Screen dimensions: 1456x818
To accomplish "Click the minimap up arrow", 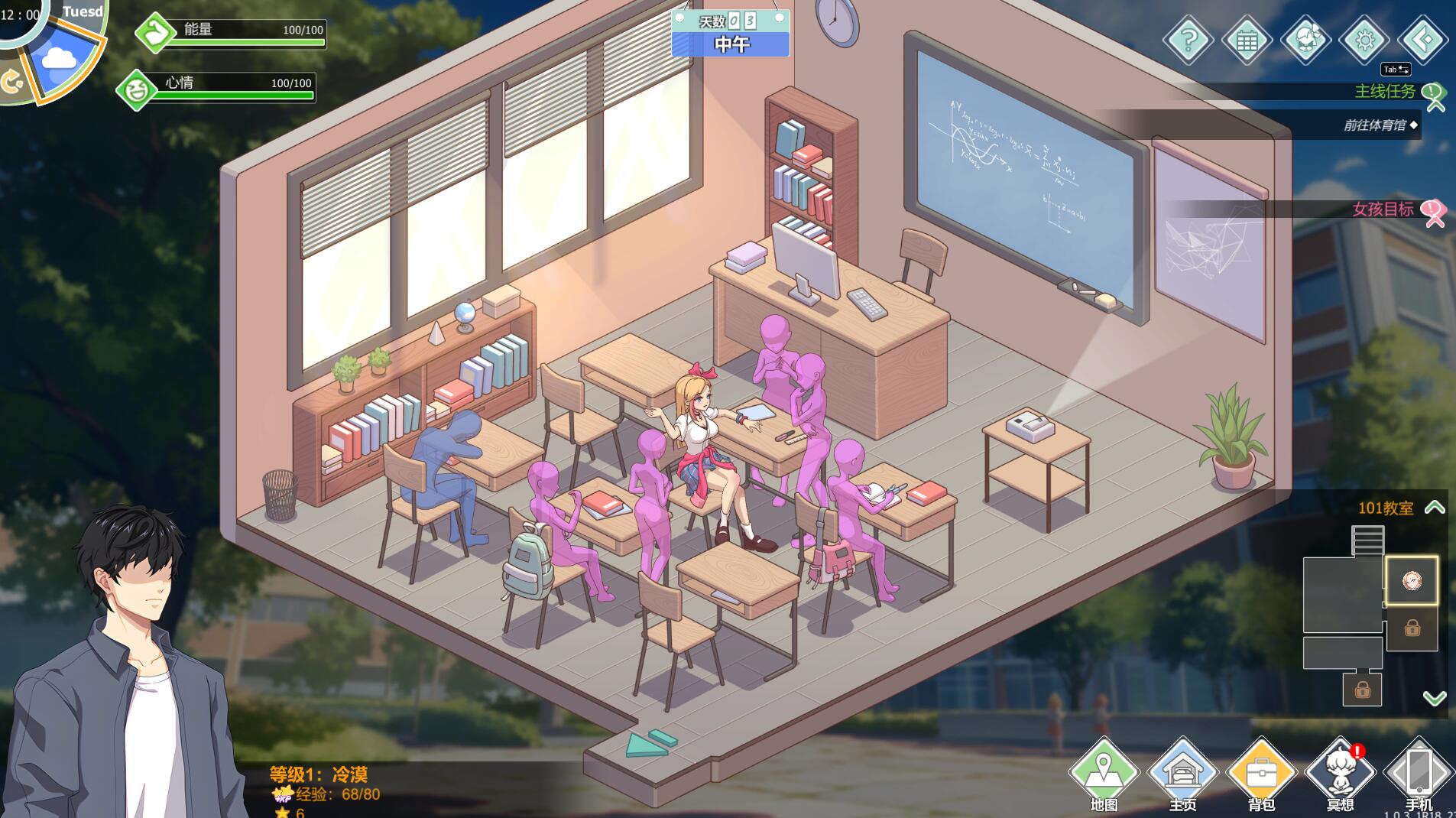I will (1435, 508).
